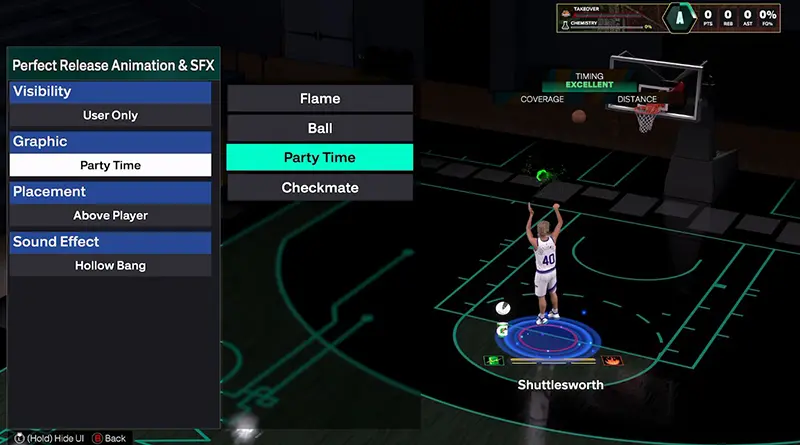Pick the Party Time list option
The height and width of the screenshot is (445, 800).
pyautogui.click(x=319, y=158)
